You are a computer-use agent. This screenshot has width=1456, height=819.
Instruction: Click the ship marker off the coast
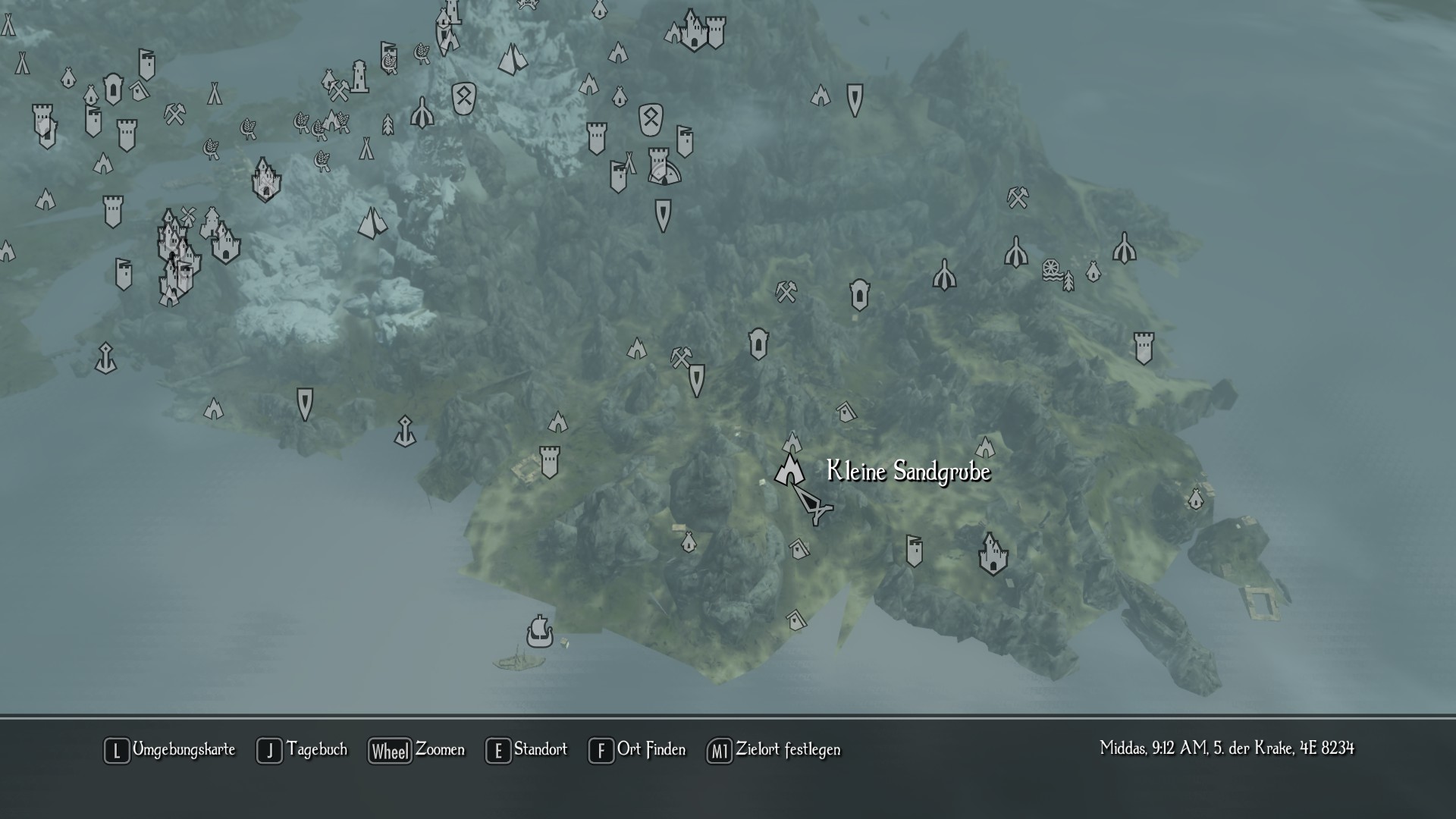[539, 631]
